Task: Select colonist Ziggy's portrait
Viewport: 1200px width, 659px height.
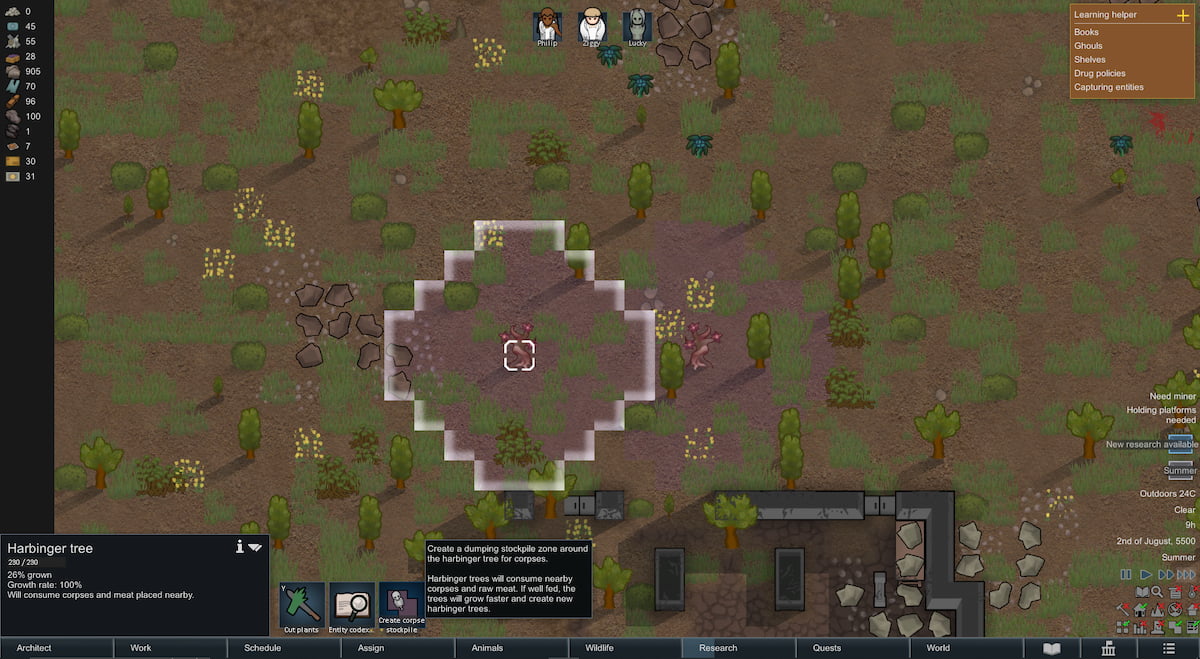Action: 593,25
